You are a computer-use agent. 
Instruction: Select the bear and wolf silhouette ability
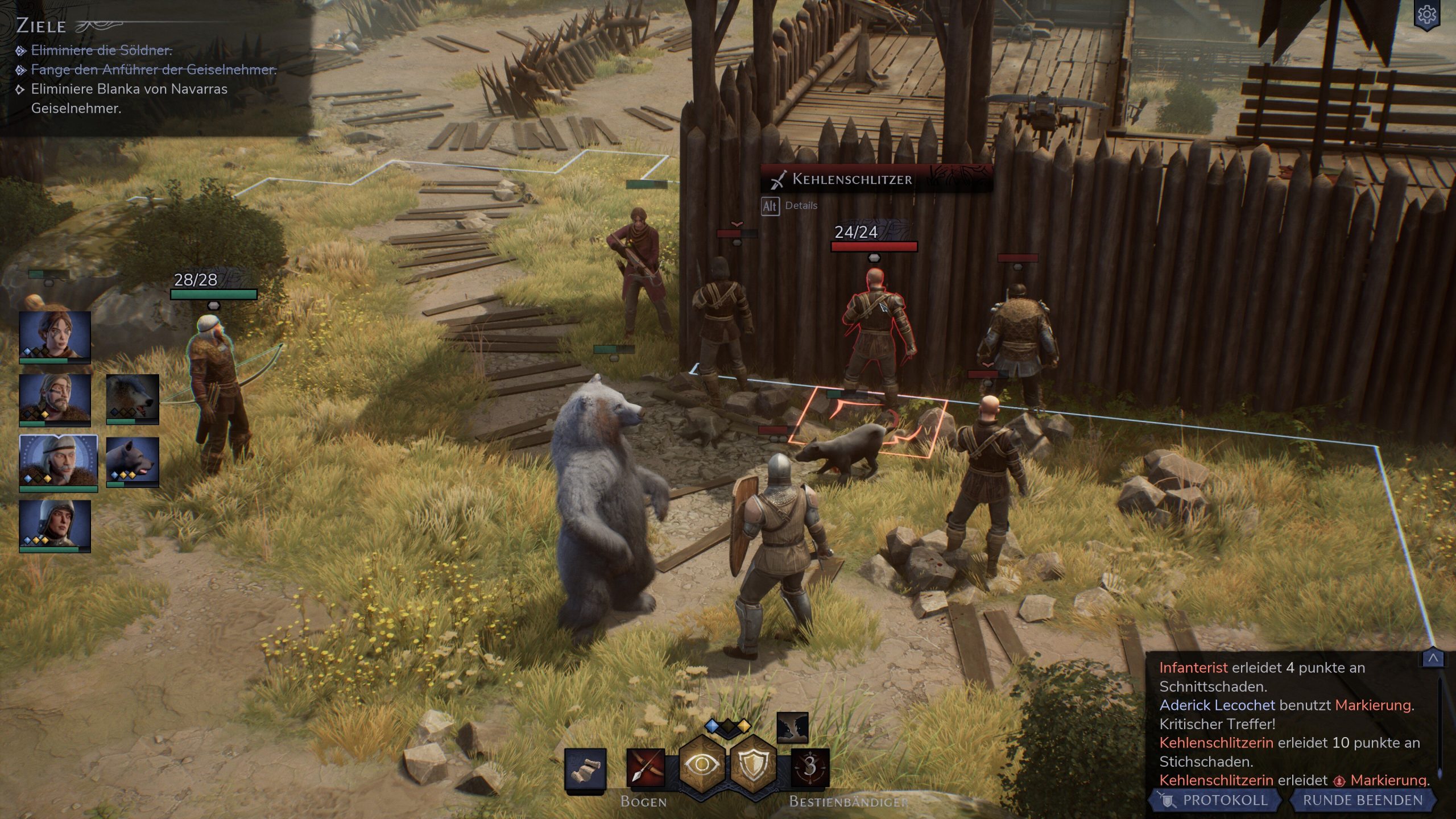tap(792, 727)
